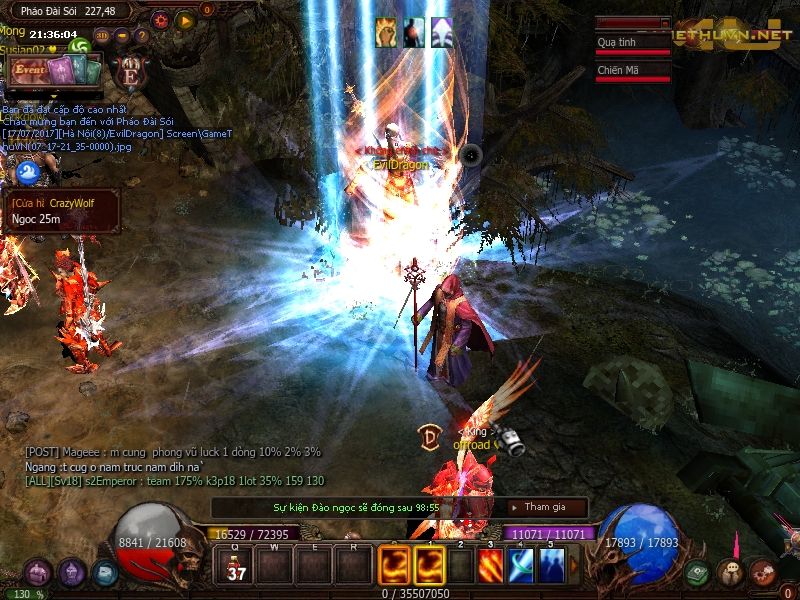This screenshot has height=600, width=800.
Task: Open the Event cards panel
Action: point(56,69)
